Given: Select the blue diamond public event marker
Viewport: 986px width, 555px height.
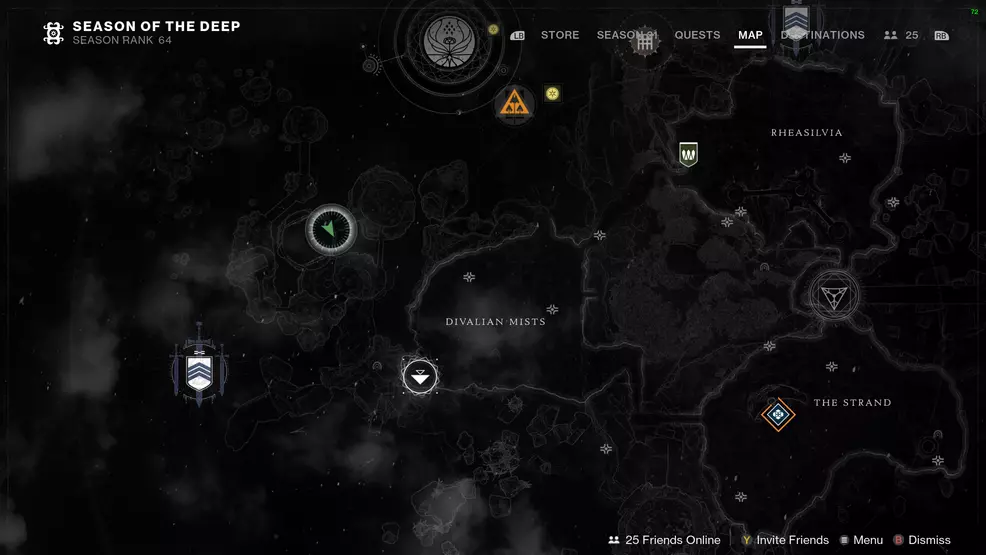Looking at the screenshot, I should (778, 413).
